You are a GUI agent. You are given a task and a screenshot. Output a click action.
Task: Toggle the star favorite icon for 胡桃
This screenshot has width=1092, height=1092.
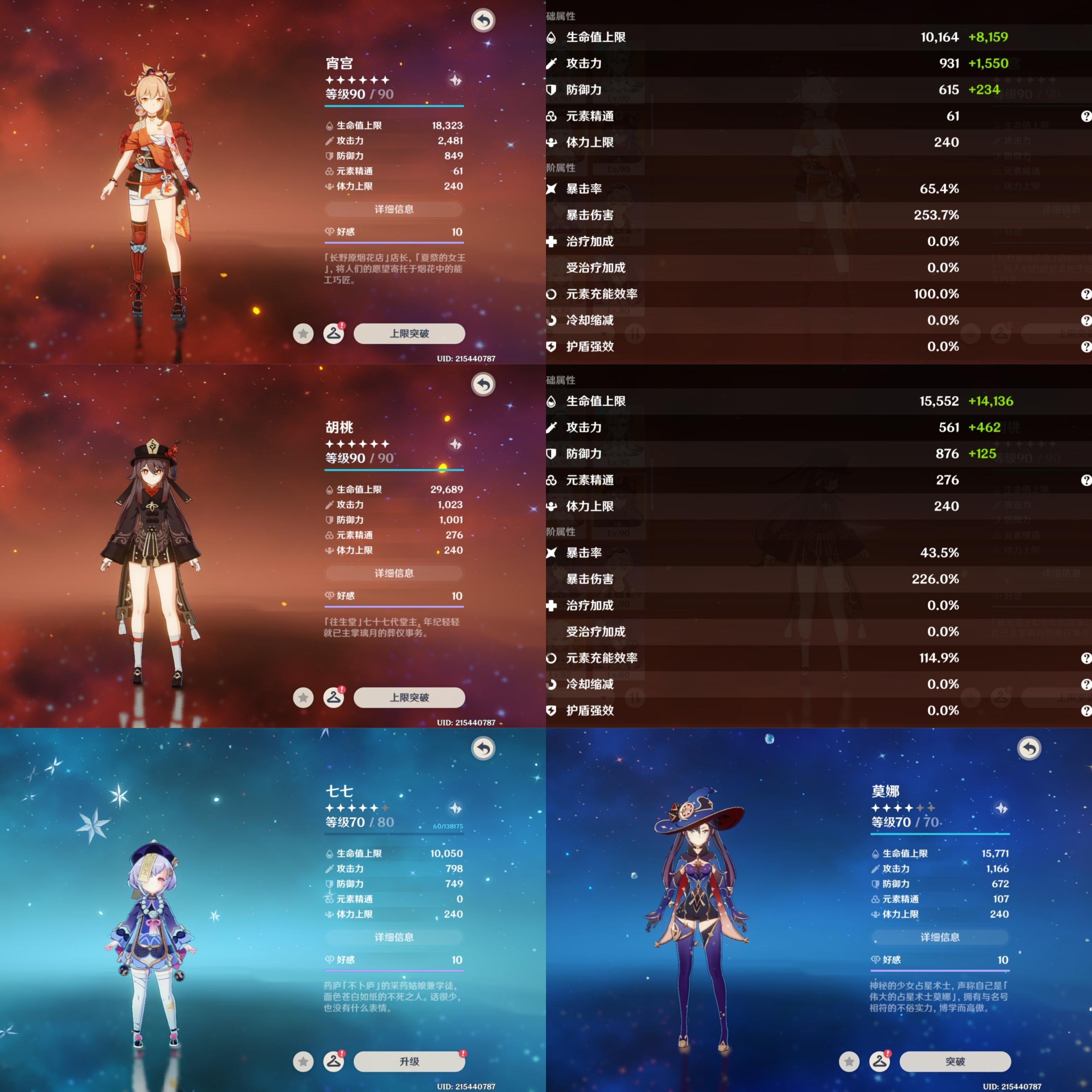(x=304, y=697)
